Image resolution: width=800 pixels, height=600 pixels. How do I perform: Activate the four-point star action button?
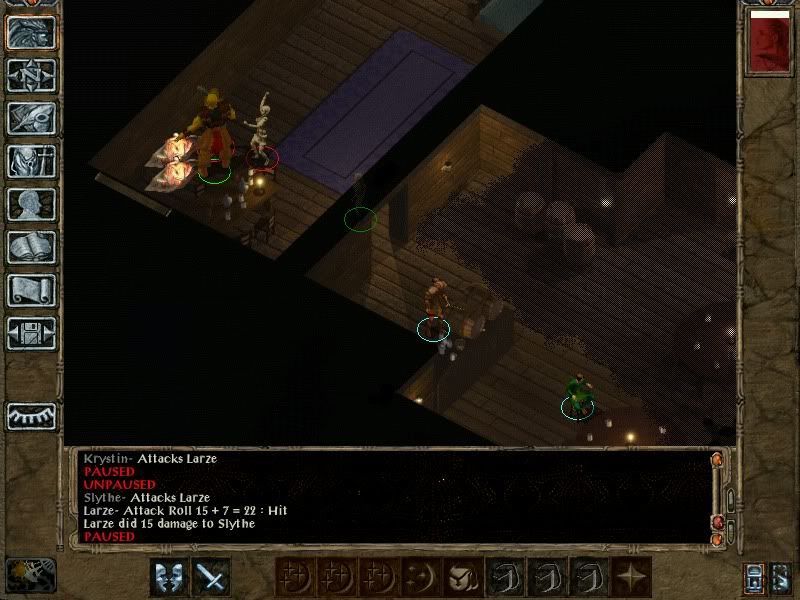point(631,576)
